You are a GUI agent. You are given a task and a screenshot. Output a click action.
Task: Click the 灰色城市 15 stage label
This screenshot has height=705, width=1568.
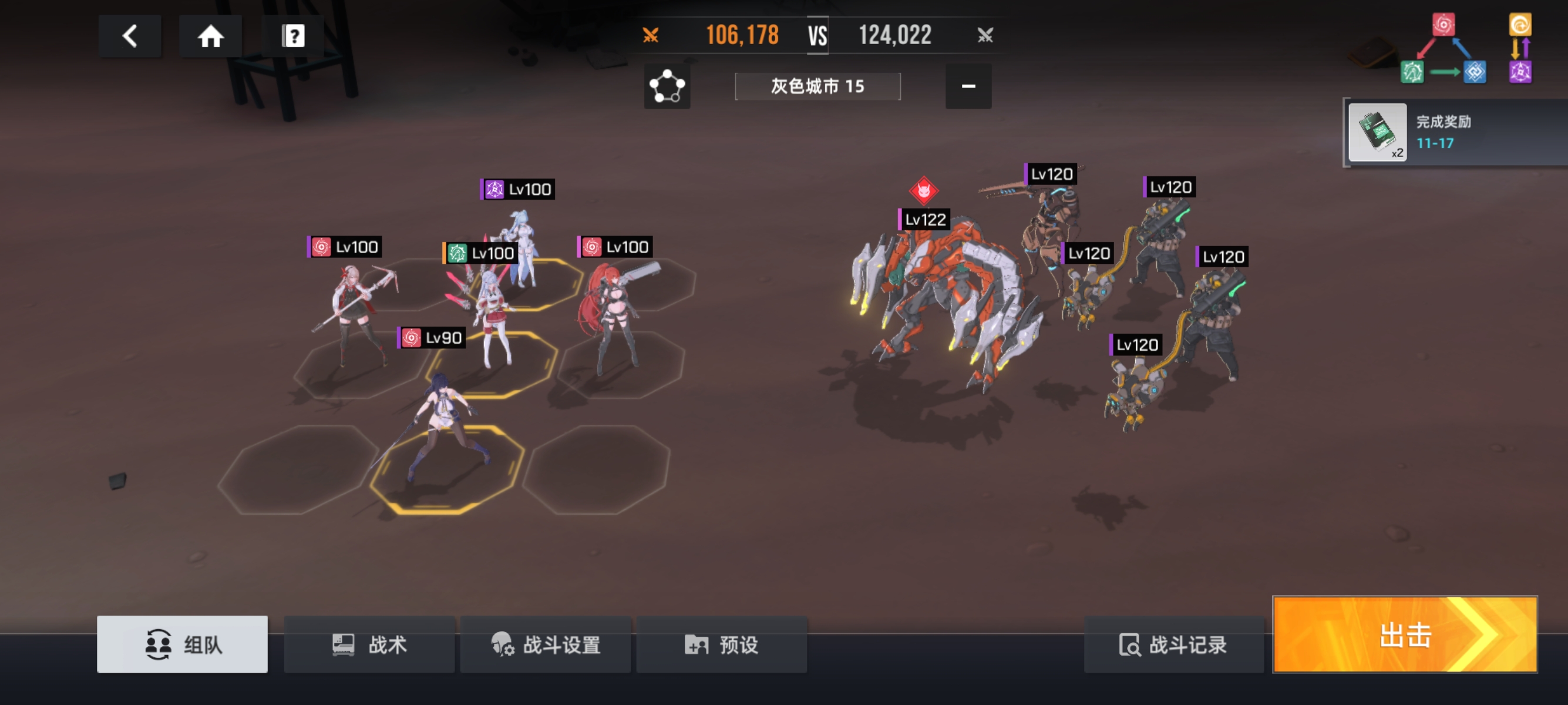point(817,86)
